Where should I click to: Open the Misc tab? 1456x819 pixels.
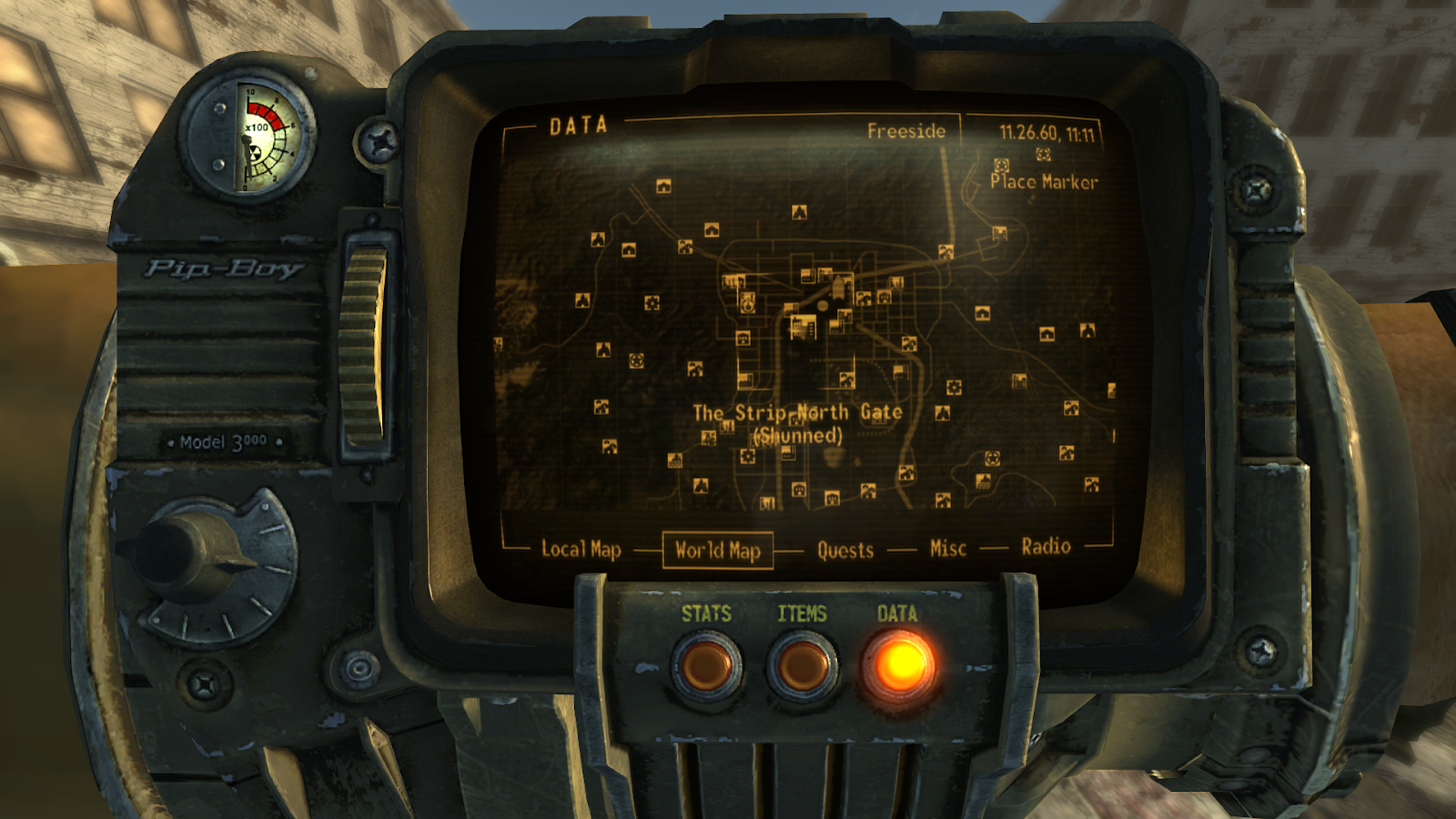[949, 548]
